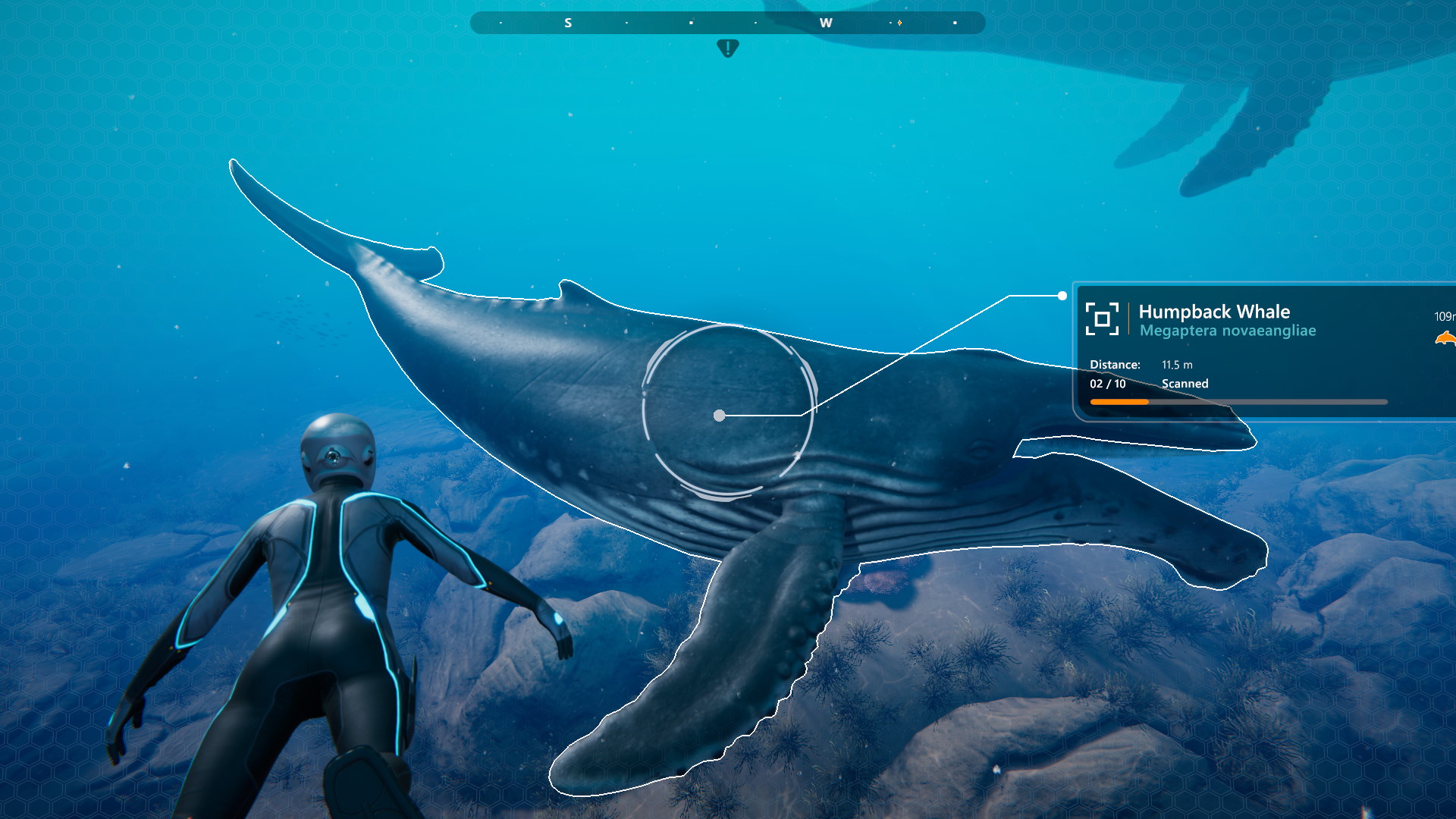Open the Humpback Whale info panel
Viewport: 1456px width, 819px height.
(1265, 351)
